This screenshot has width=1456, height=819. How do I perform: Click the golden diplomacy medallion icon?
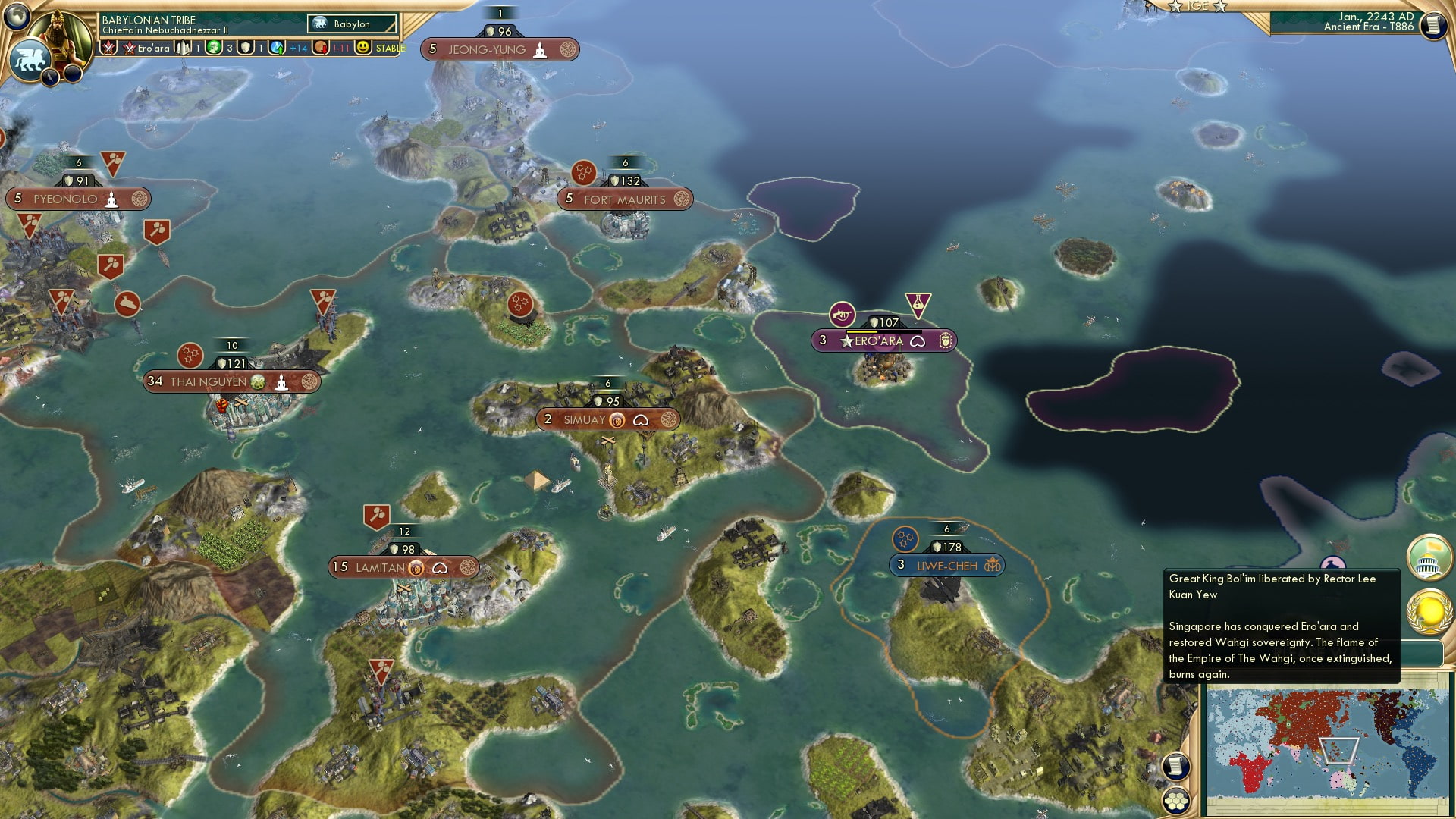(1429, 612)
